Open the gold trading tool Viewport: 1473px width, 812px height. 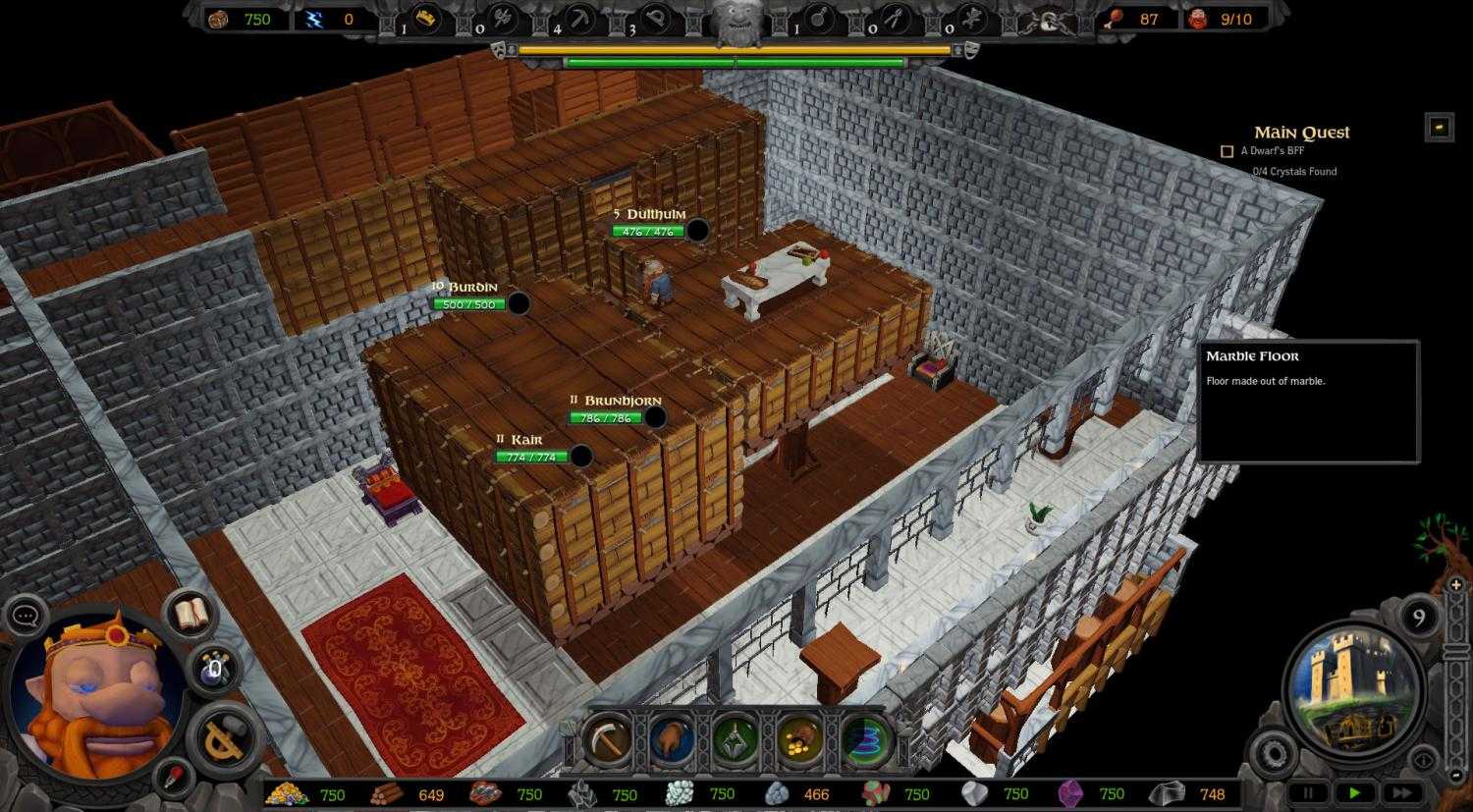pyautogui.click(x=800, y=741)
